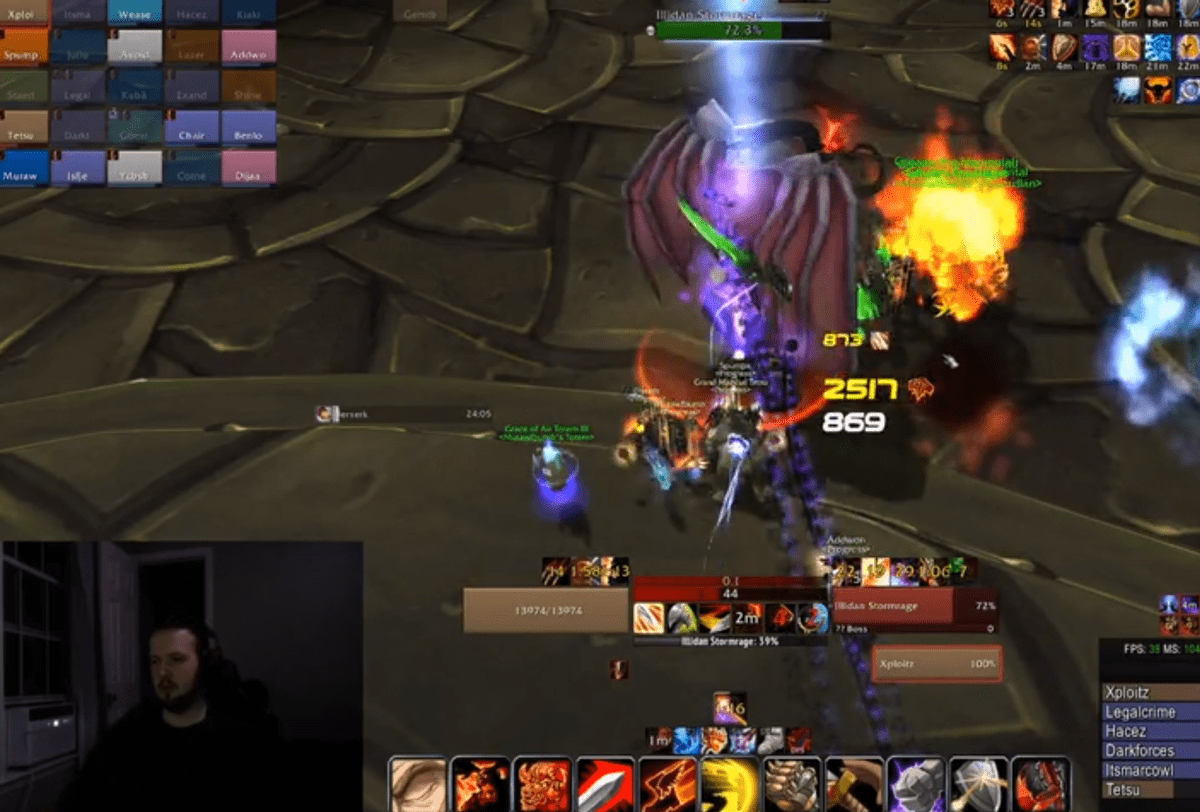1200x812 pixels.
Task: Use the yellow crescent slash ability
Action: point(729,785)
